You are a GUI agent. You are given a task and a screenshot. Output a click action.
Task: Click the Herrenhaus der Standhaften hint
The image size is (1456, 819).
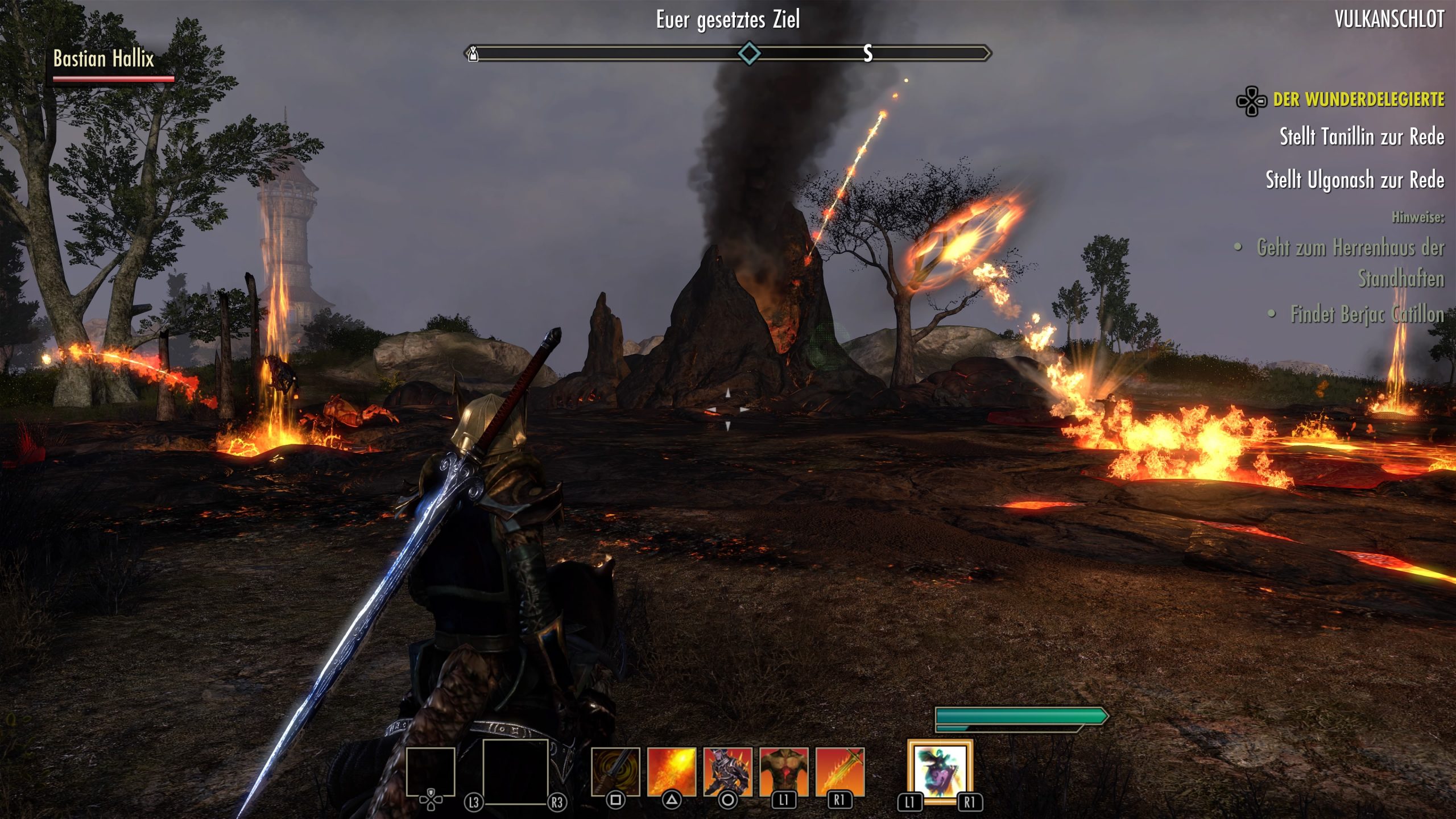point(1350,263)
